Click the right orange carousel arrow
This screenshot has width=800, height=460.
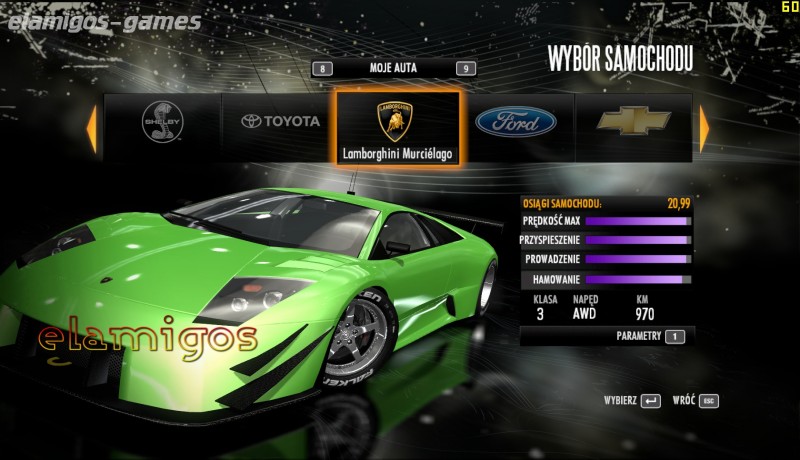(x=704, y=127)
